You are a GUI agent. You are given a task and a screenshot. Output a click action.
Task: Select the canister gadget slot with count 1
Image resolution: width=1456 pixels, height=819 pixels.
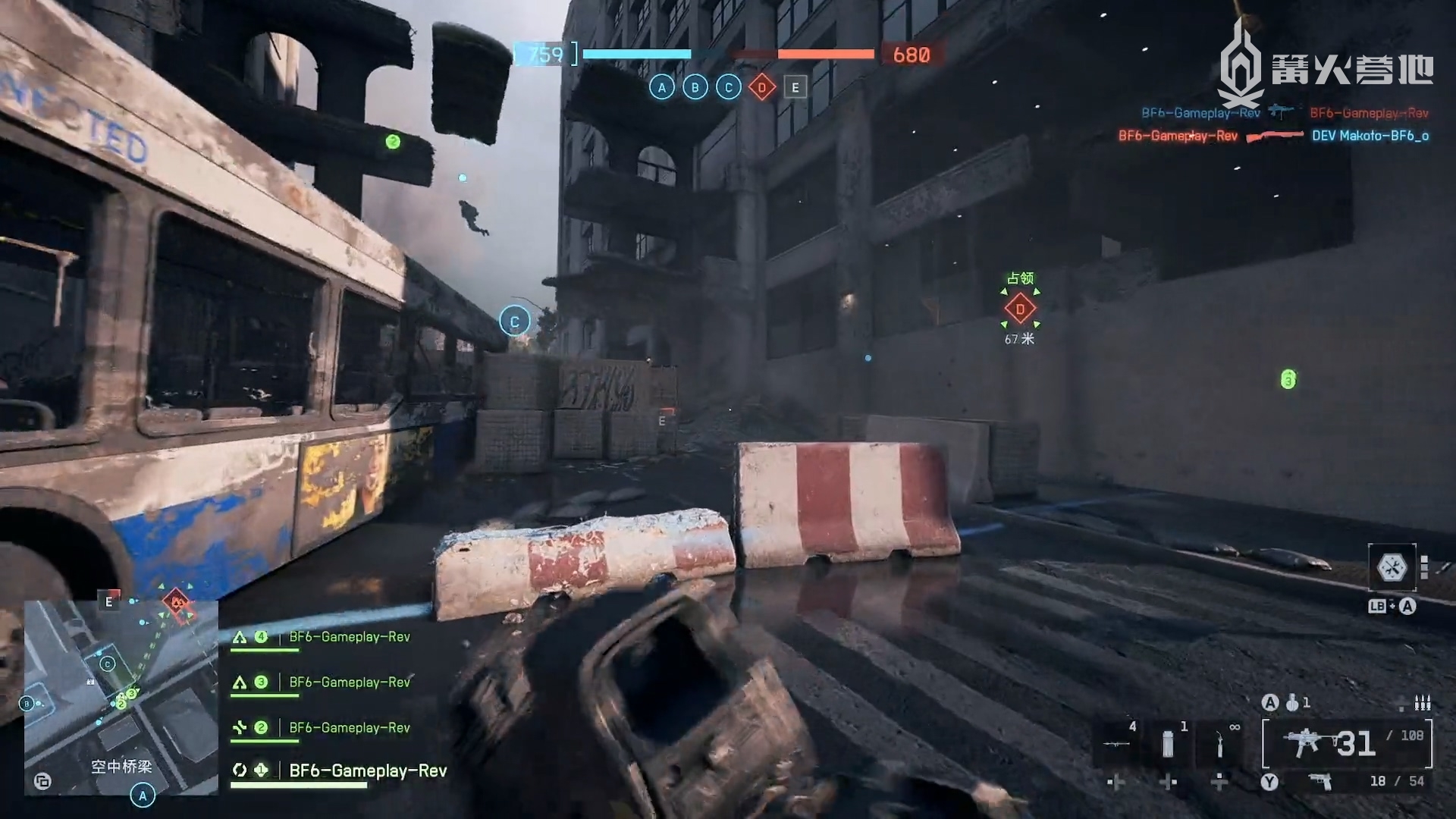coord(1168,743)
